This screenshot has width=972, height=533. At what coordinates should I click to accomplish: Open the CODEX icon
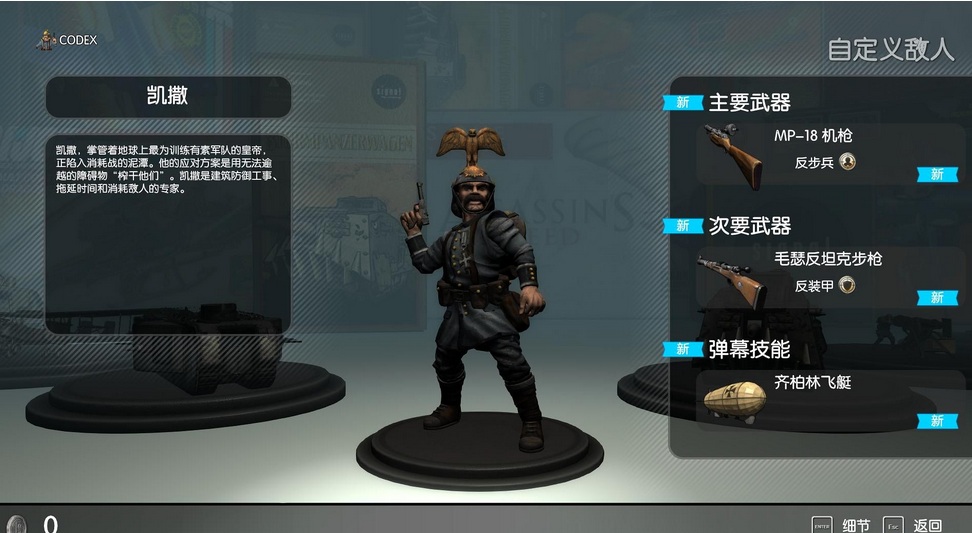point(46,41)
